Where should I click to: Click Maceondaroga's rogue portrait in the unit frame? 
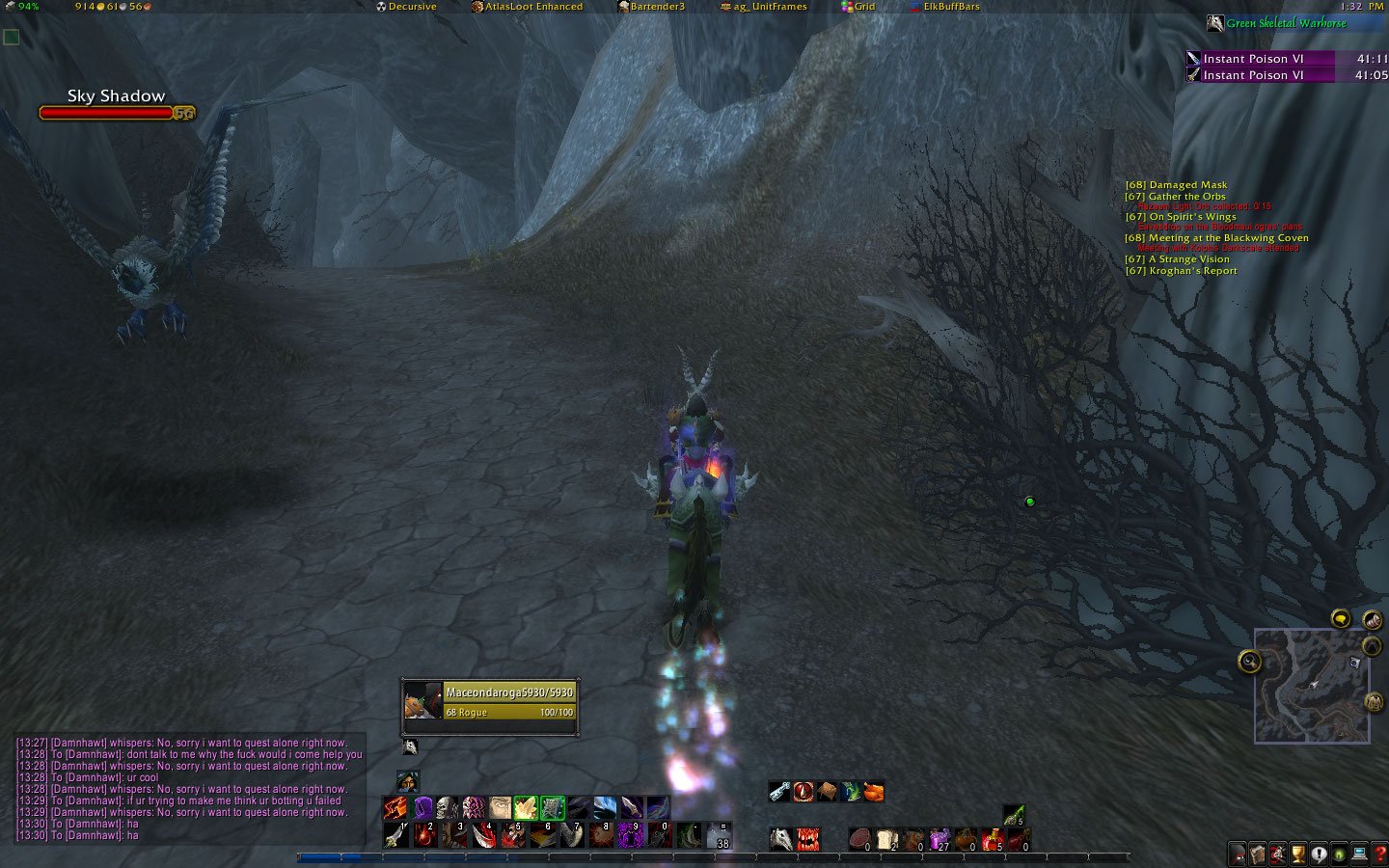tap(422, 702)
